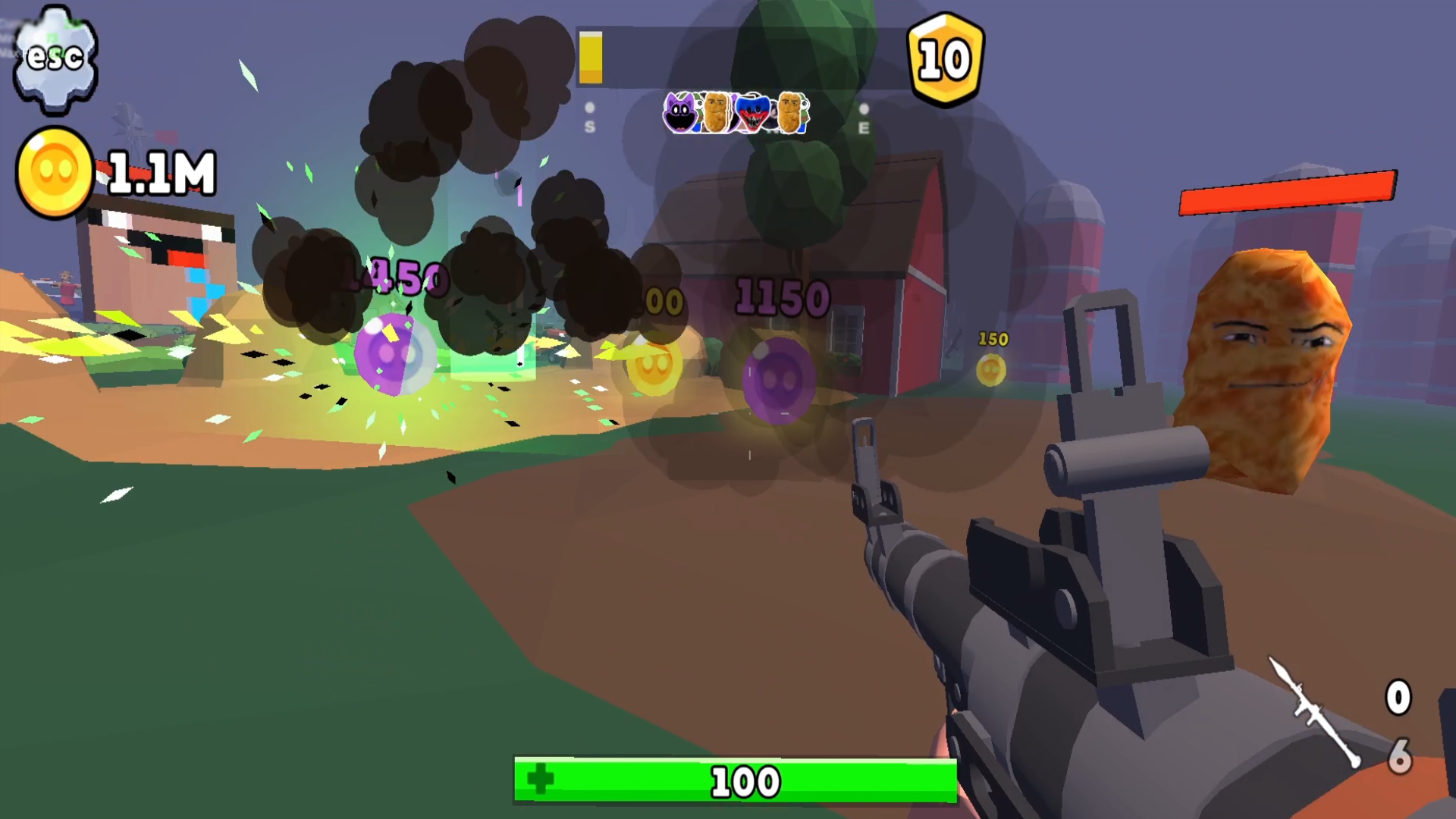
Task: Select the CatNap avatar icon
Action: [x=681, y=112]
